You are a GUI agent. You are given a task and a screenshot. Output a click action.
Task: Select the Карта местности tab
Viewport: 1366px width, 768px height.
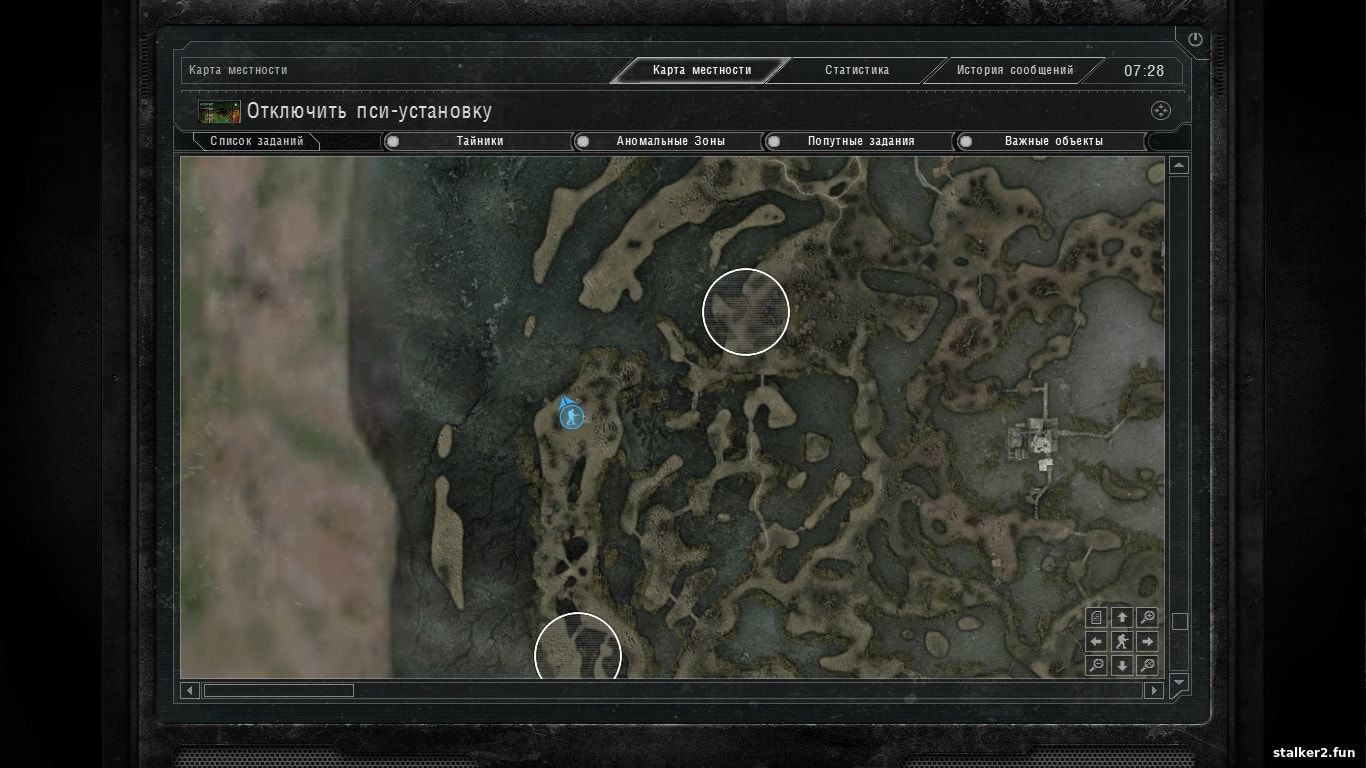(x=701, y=70)
